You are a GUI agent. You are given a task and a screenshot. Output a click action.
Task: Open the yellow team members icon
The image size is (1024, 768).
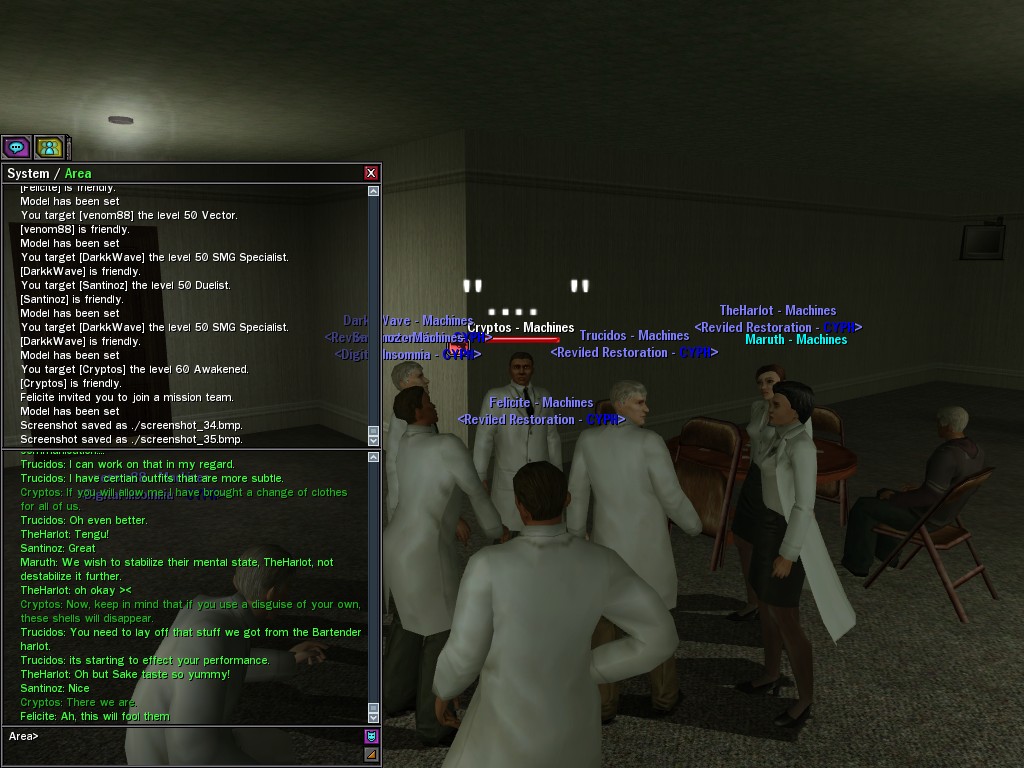[49, 148]
